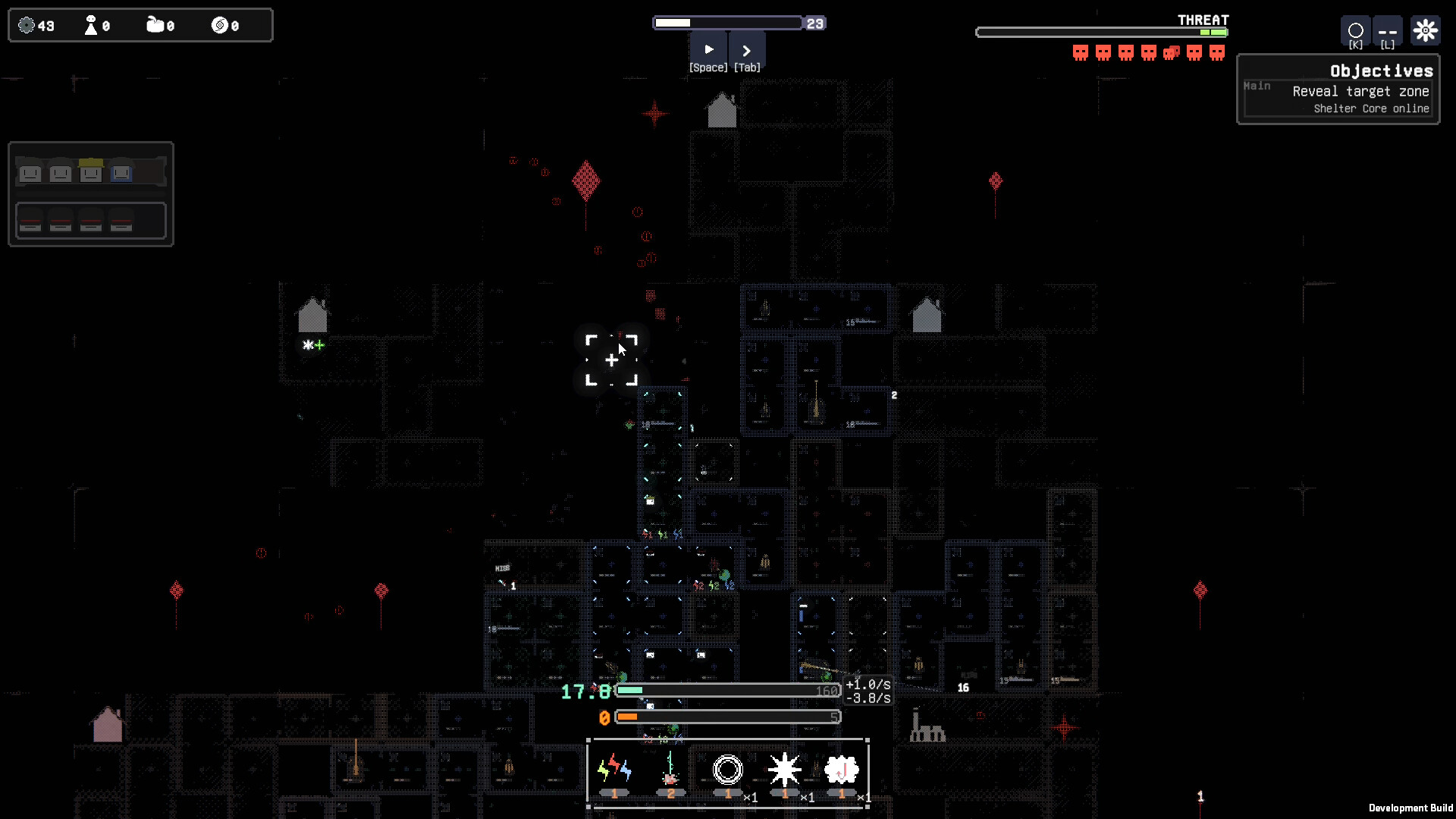
Task: Switch to the Main objectives tab
Action: point(1257,86)
